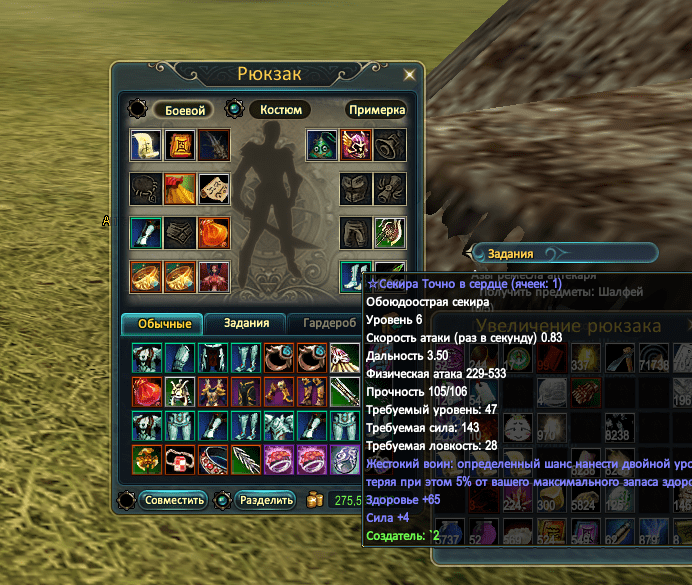The height and width of the screenshot is (585, 692).
Task: Switch to the Костюм equipment view
Action: point(279,110)
